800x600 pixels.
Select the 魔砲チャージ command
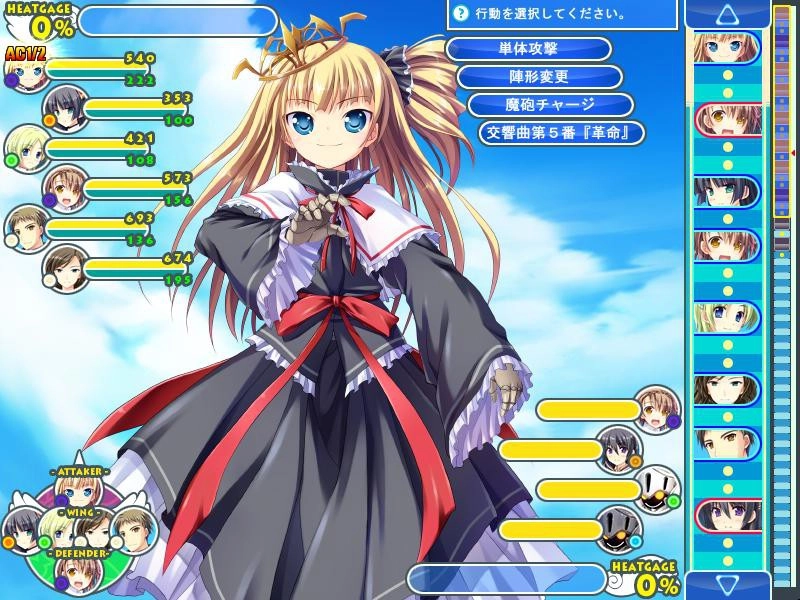pyautogui.click(x=551, y=105)
